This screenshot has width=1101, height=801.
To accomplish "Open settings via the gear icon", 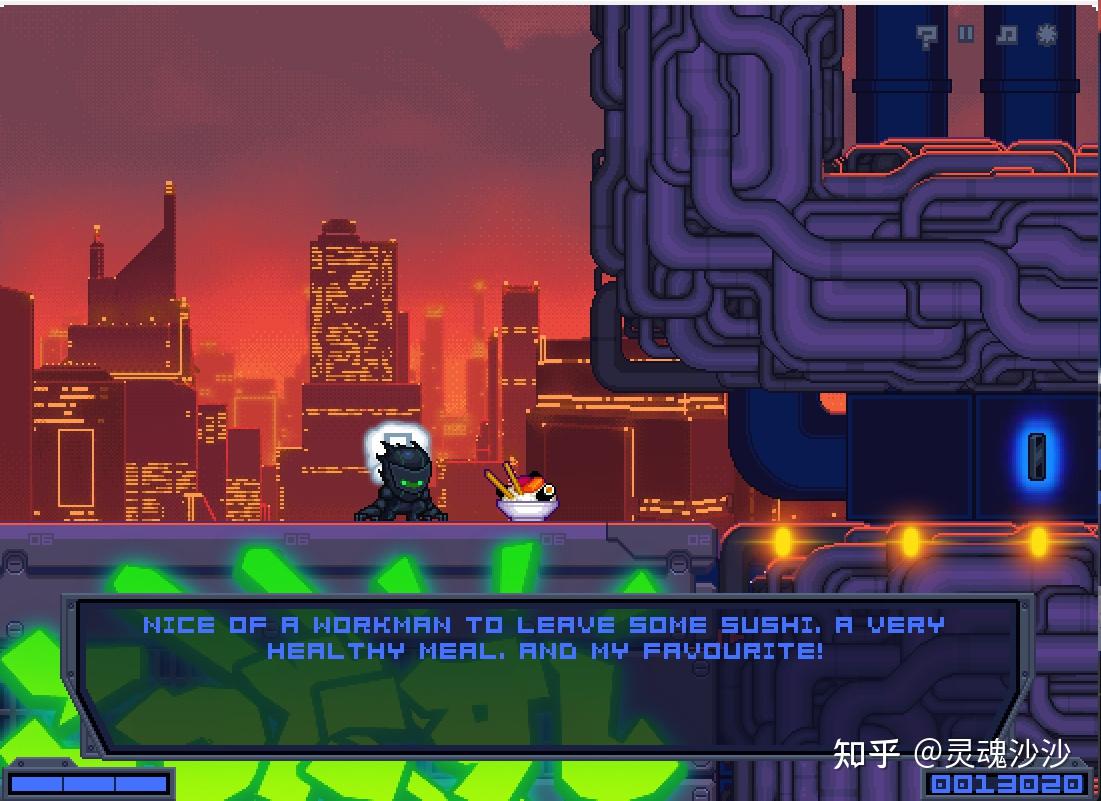I will point(1047,34).
